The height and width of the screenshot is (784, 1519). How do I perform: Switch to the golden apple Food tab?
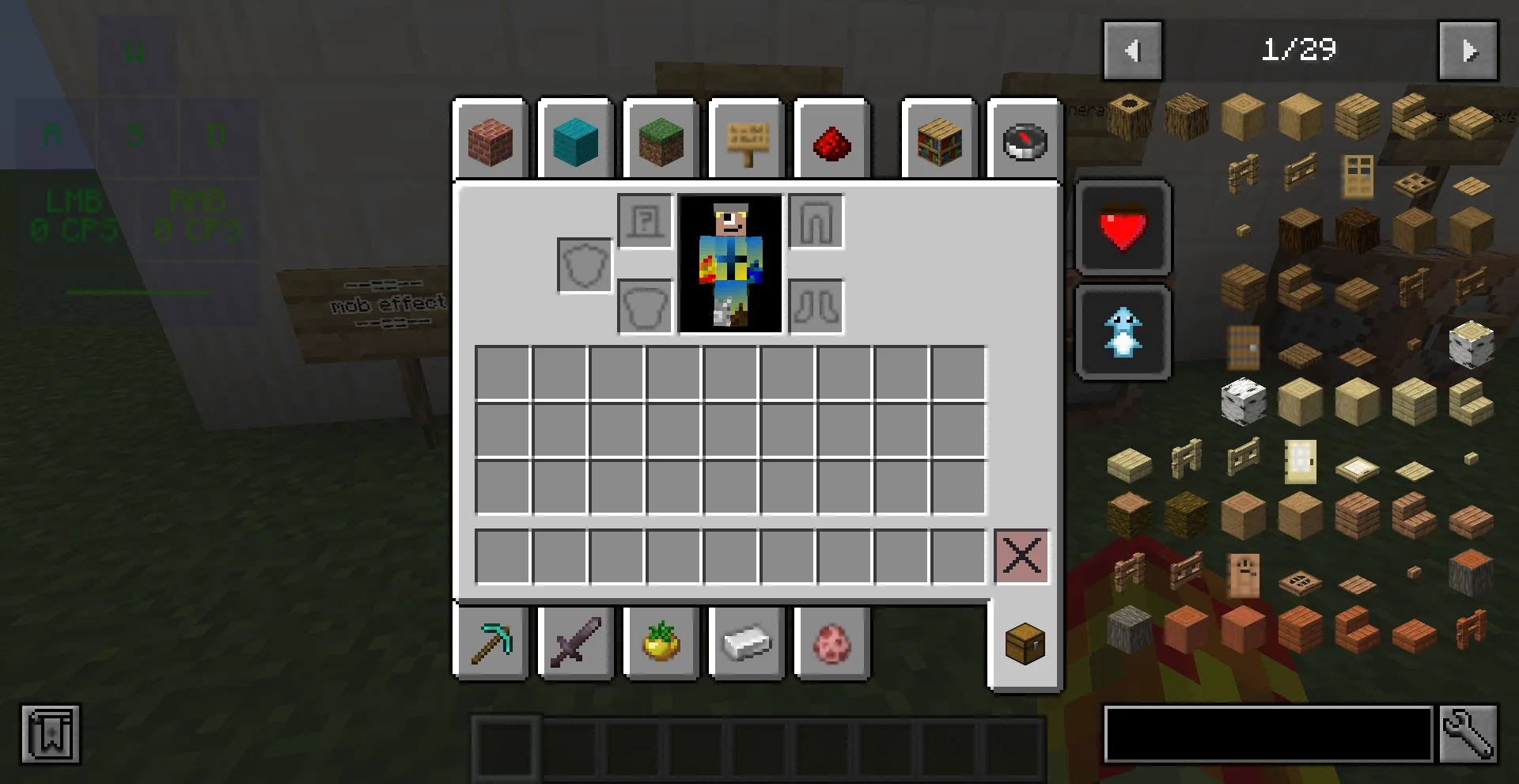pos(661,642)
